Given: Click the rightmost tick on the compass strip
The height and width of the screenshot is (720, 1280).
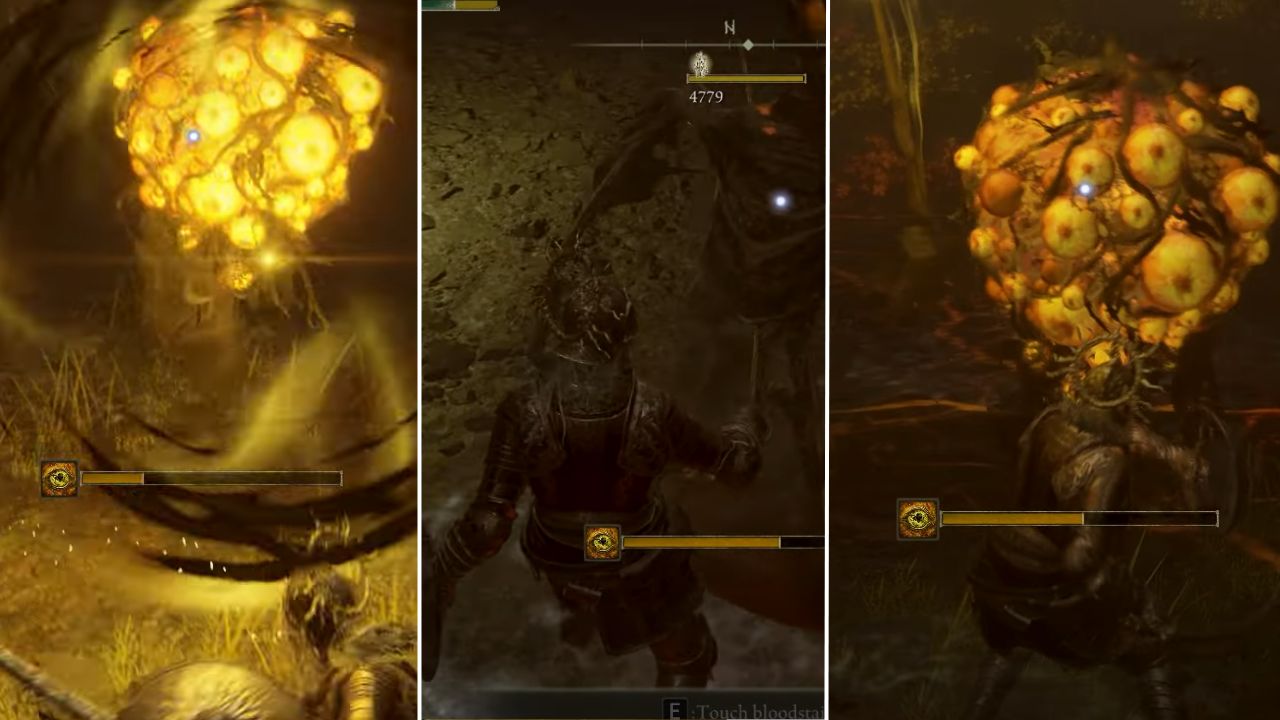Looking at the screenshot, I should [x=818, y=42].
